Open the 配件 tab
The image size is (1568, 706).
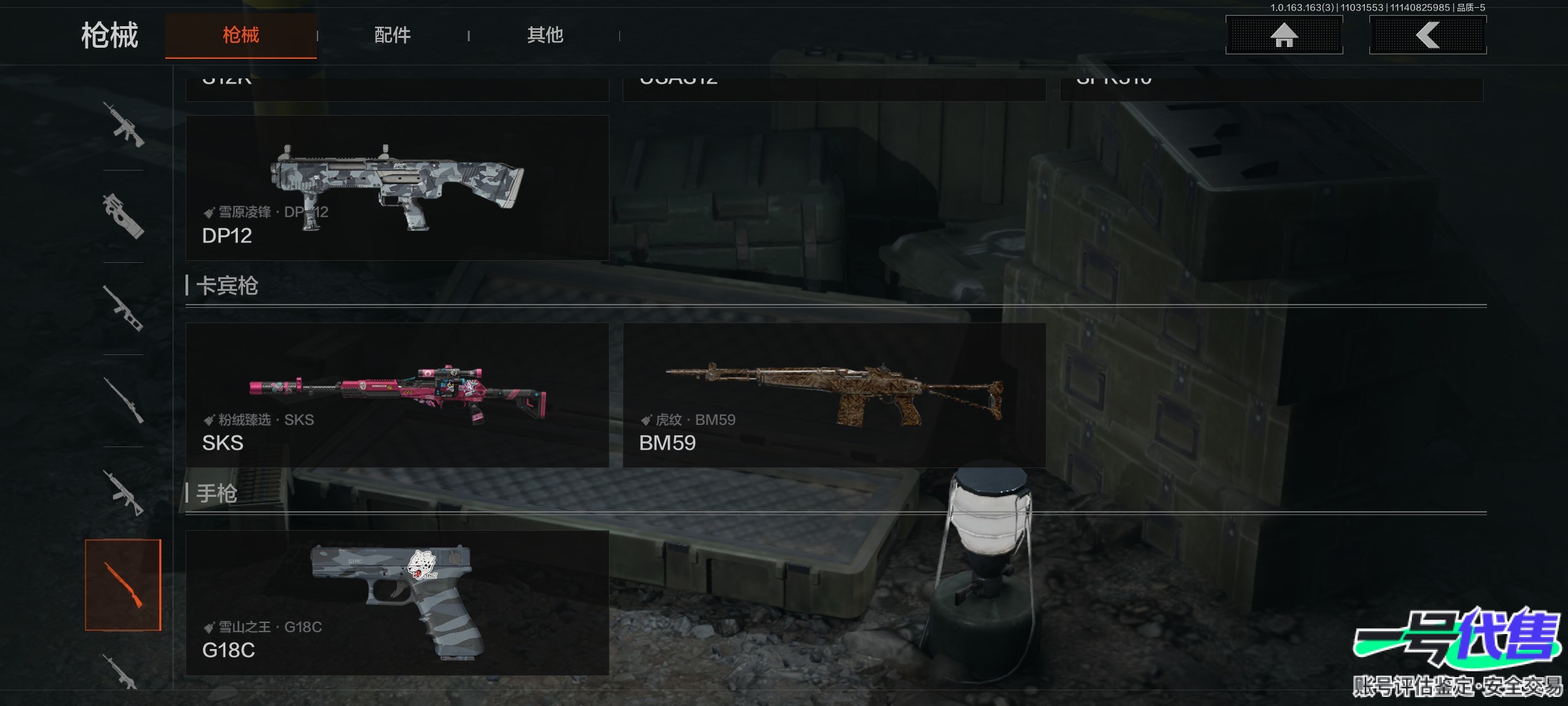click(392, 35)
